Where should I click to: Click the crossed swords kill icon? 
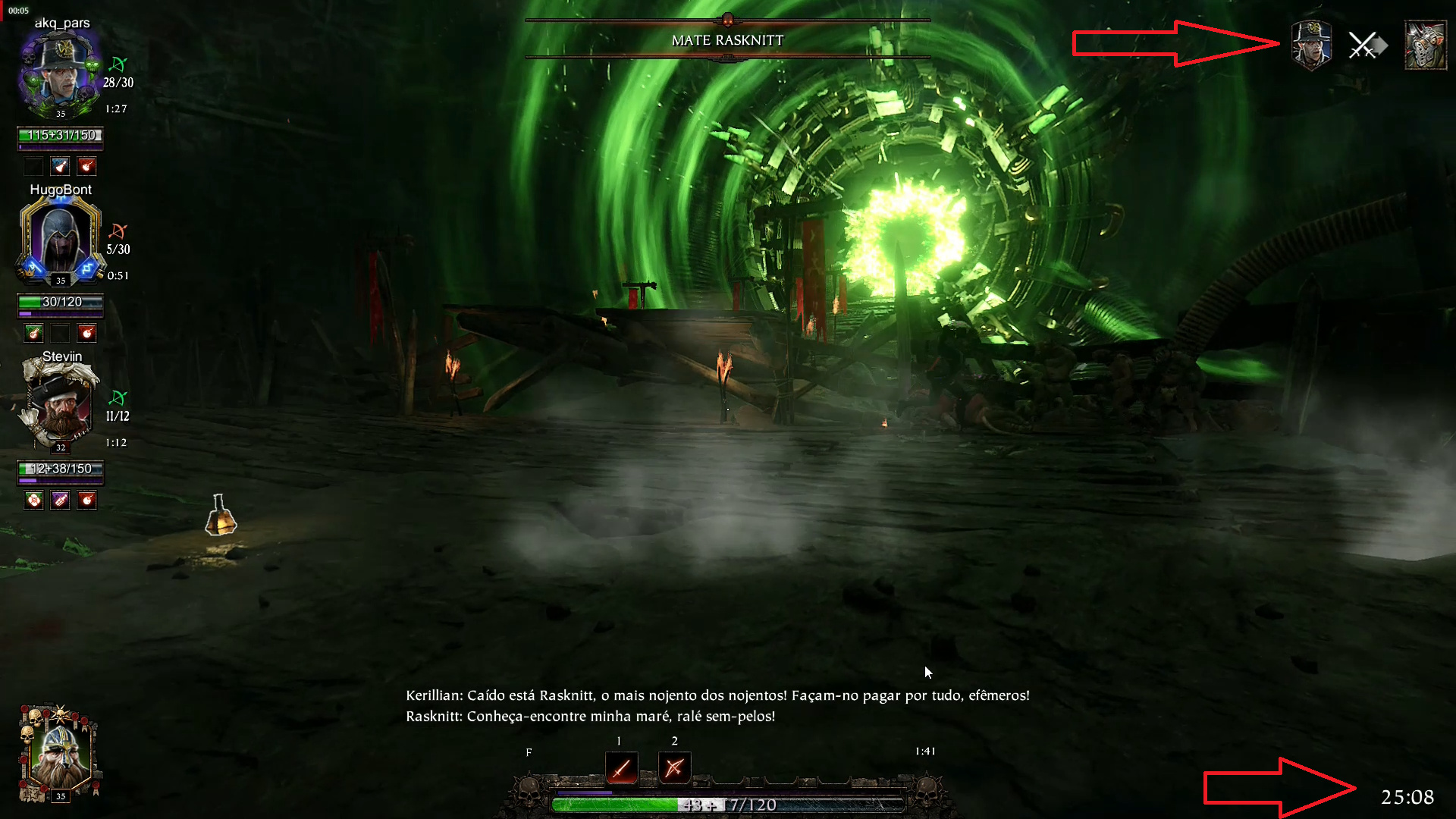click(x=1365, y=45)
